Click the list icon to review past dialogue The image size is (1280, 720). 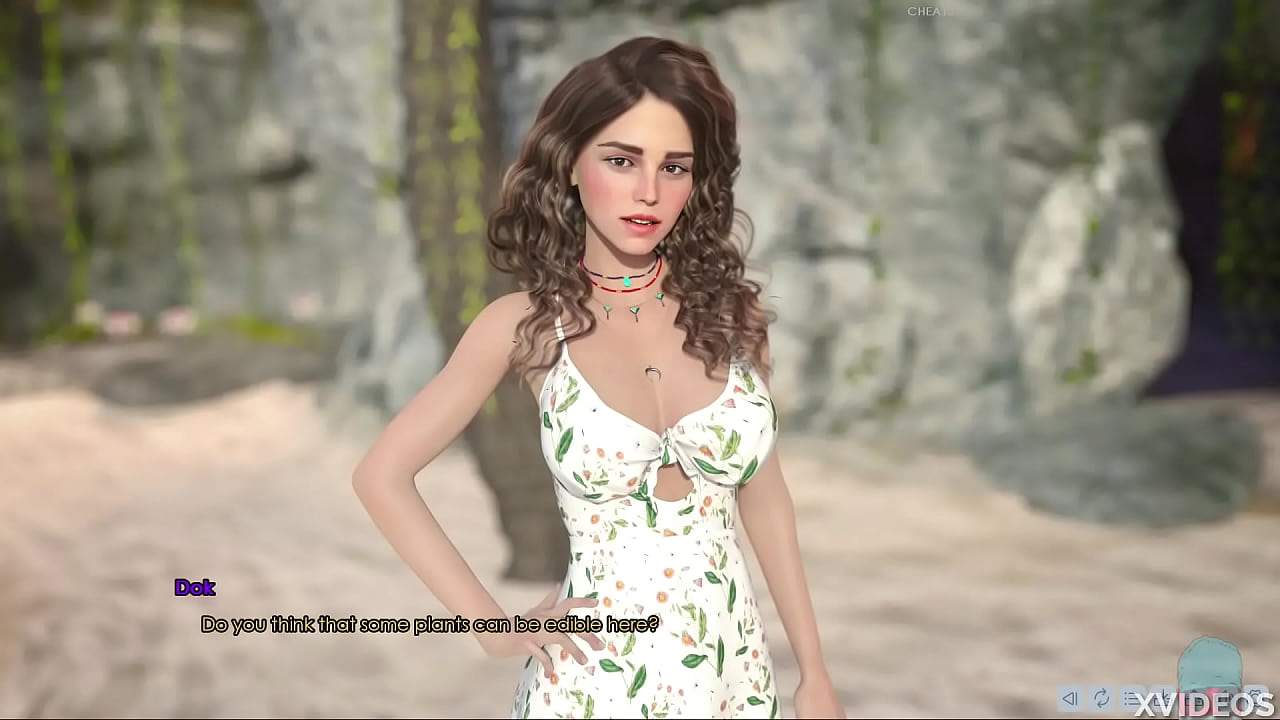tap(1133, 698)
